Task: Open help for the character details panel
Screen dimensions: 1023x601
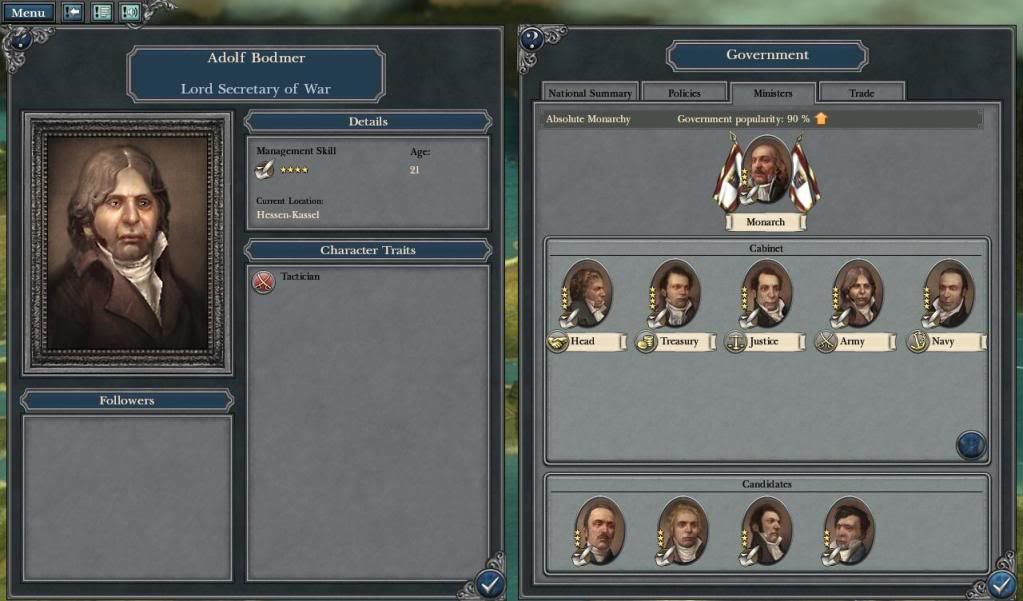Action: [x=17, y=38]
